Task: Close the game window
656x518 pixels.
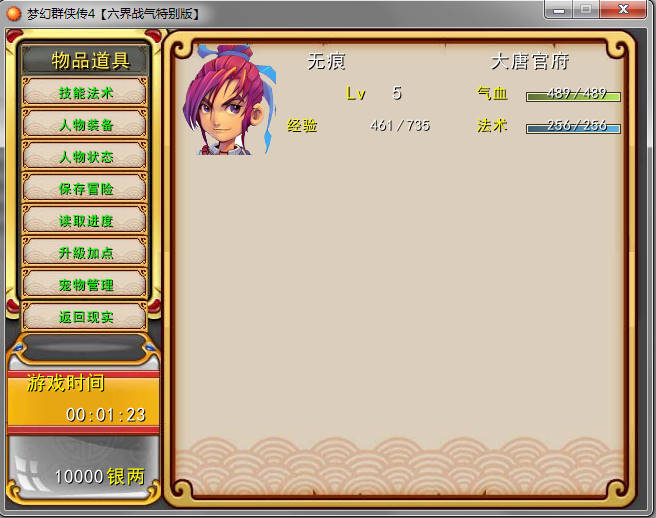Action: 627,9
